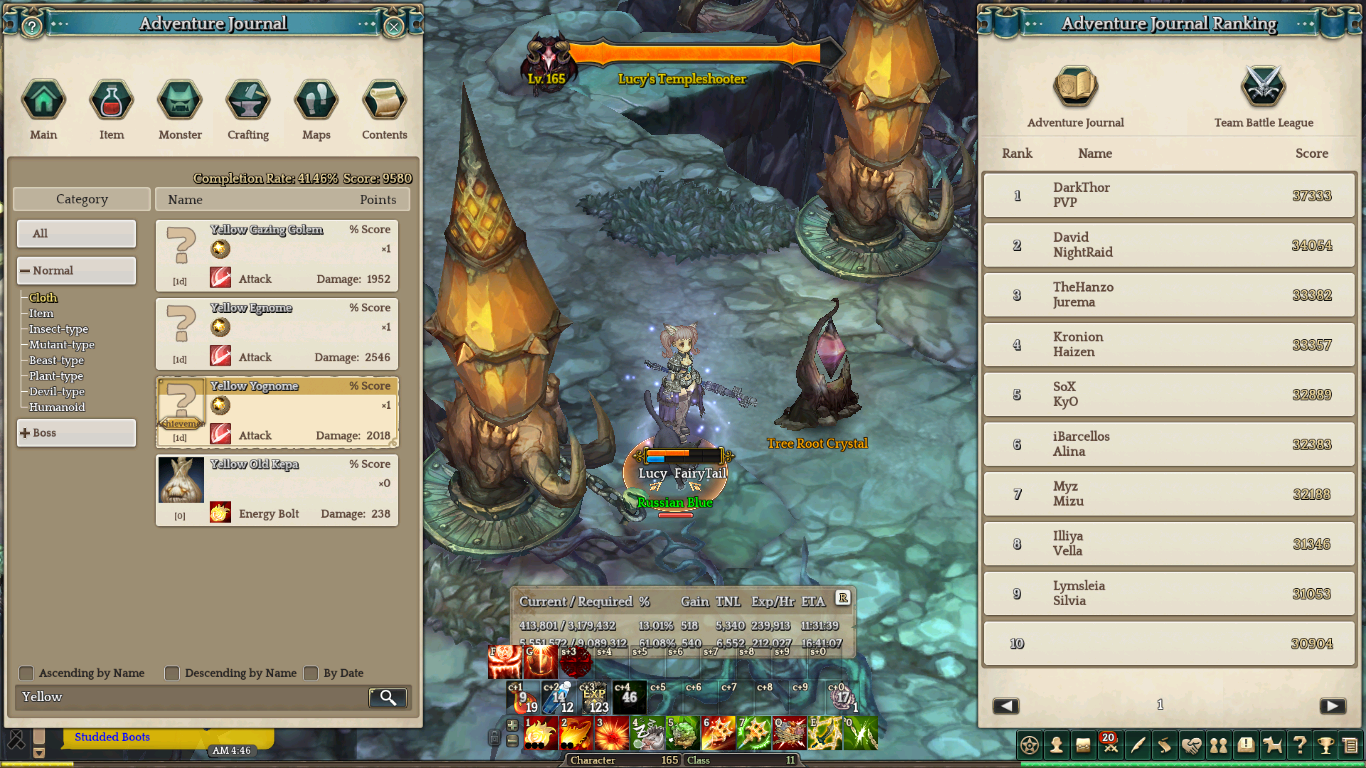Switch to the Maps journal tab

[x=316, y=101]
